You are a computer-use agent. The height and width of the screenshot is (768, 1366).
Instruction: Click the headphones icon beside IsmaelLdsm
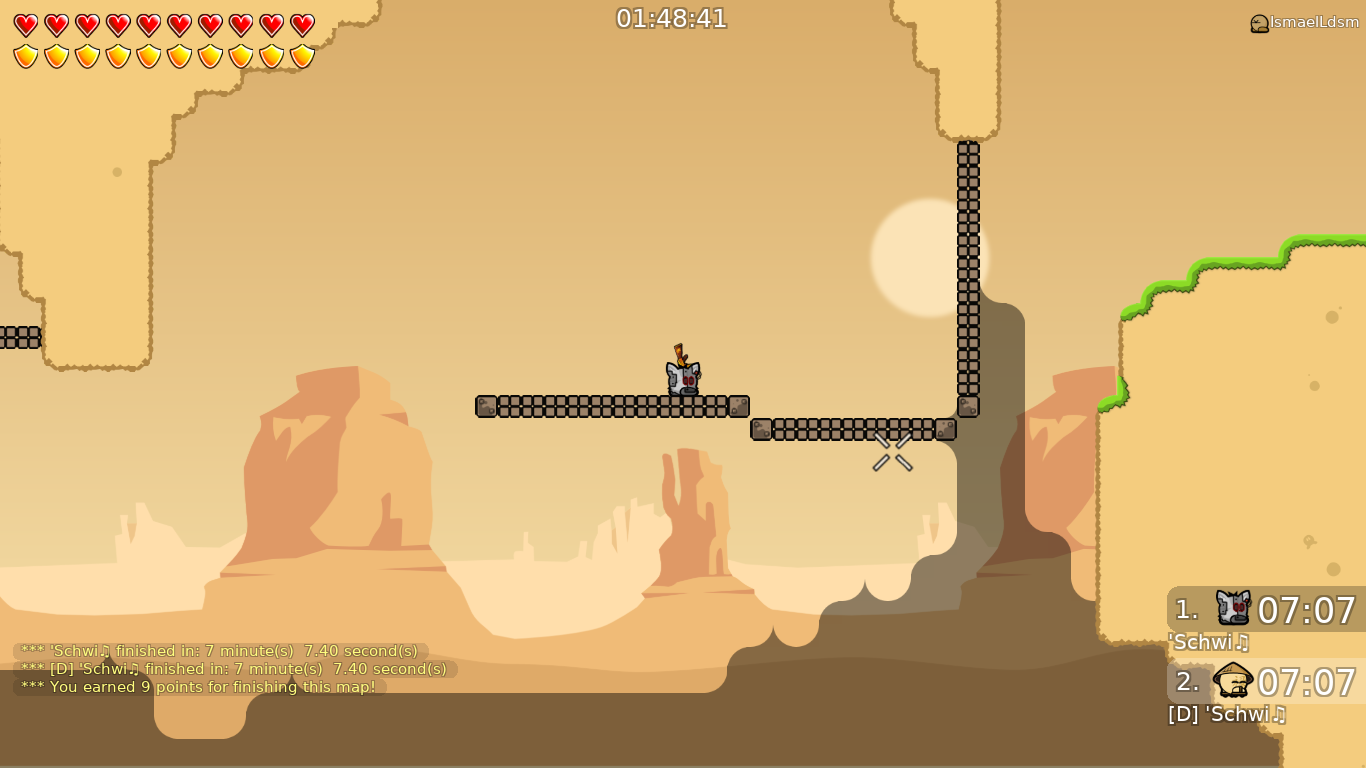point(1258,23)
